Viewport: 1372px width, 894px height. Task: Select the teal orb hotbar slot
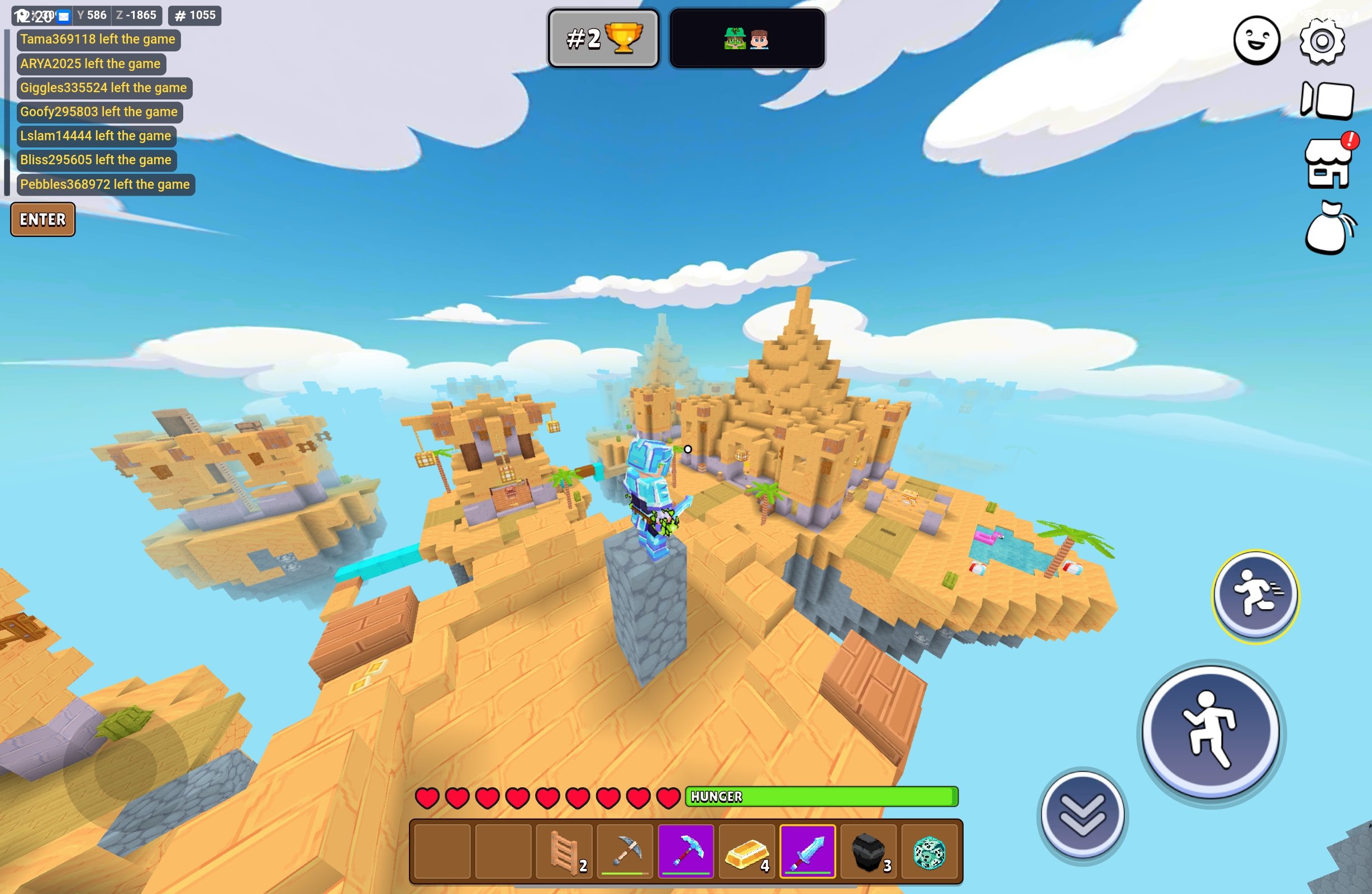tap(928, 852)
